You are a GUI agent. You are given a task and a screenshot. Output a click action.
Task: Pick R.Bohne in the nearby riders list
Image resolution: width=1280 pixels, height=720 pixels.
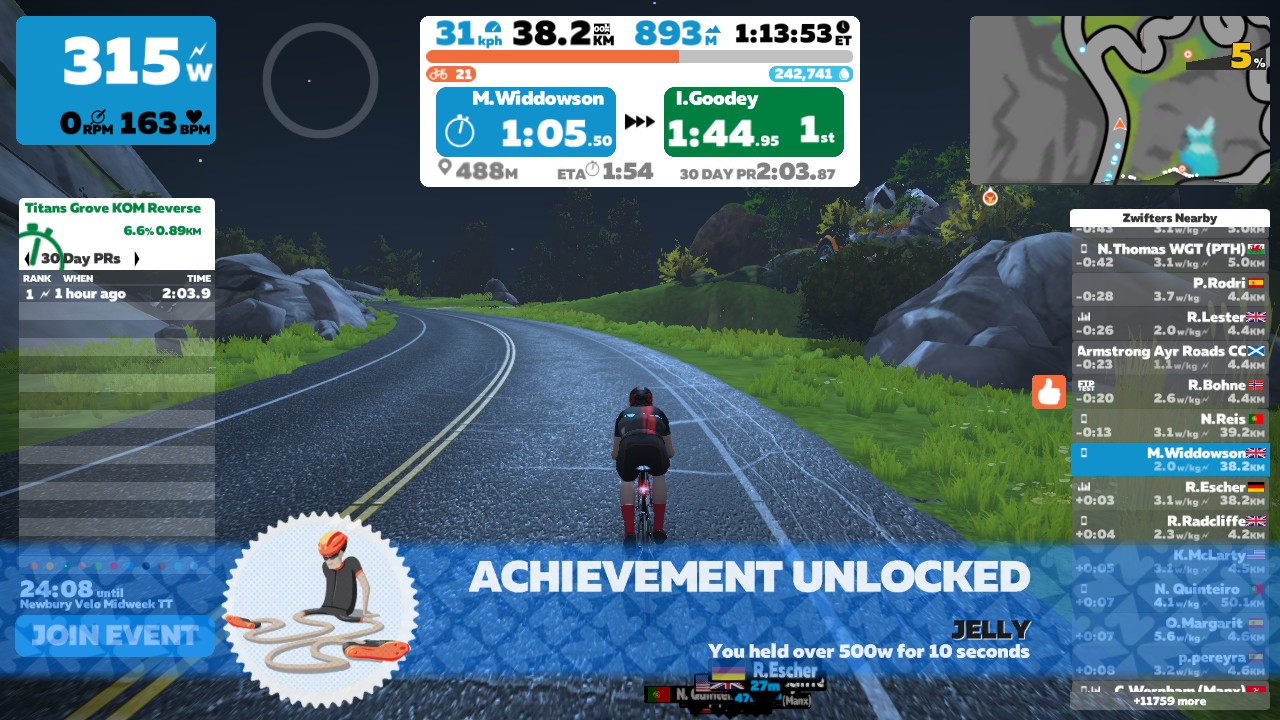(x=1169, y=391)
